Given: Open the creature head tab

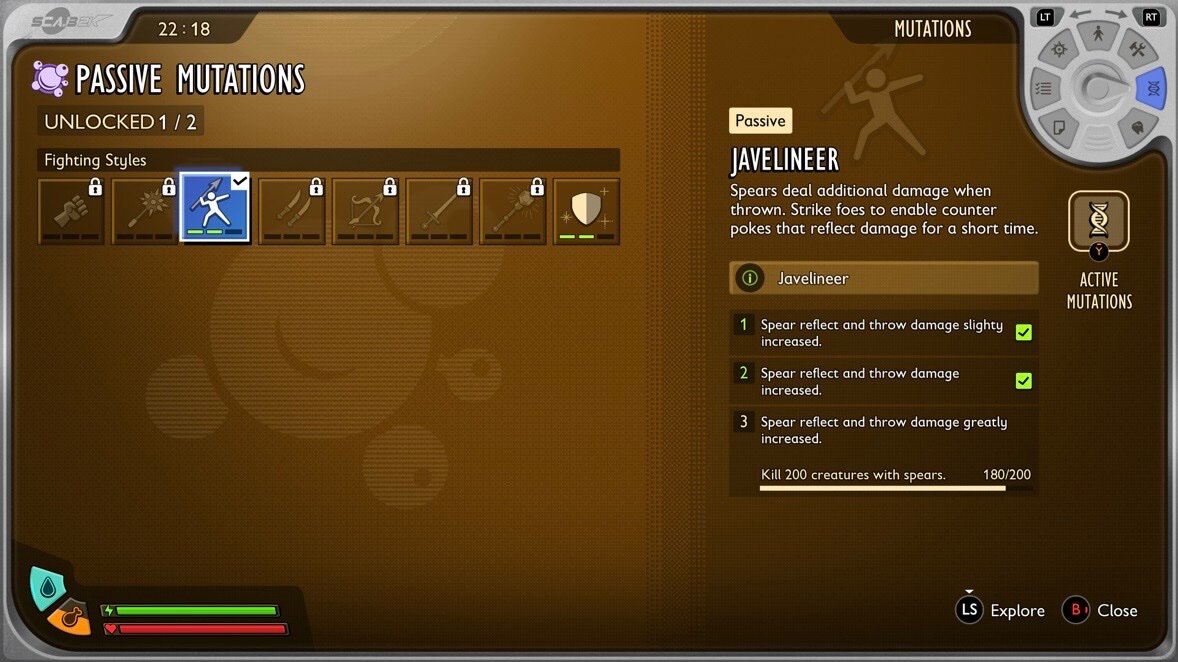Looking at the screenshot, I should 1137,127.
